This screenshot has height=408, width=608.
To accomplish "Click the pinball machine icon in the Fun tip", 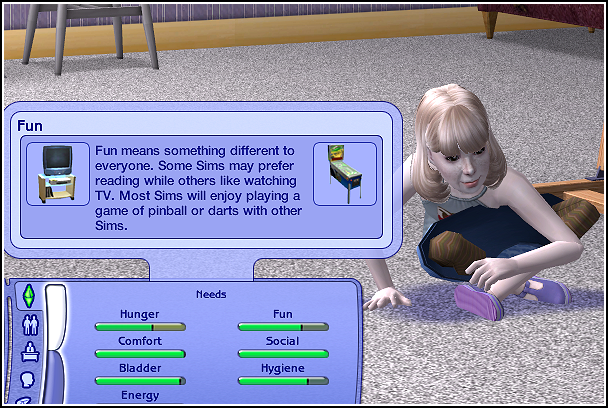I will [x=345, y=173].
